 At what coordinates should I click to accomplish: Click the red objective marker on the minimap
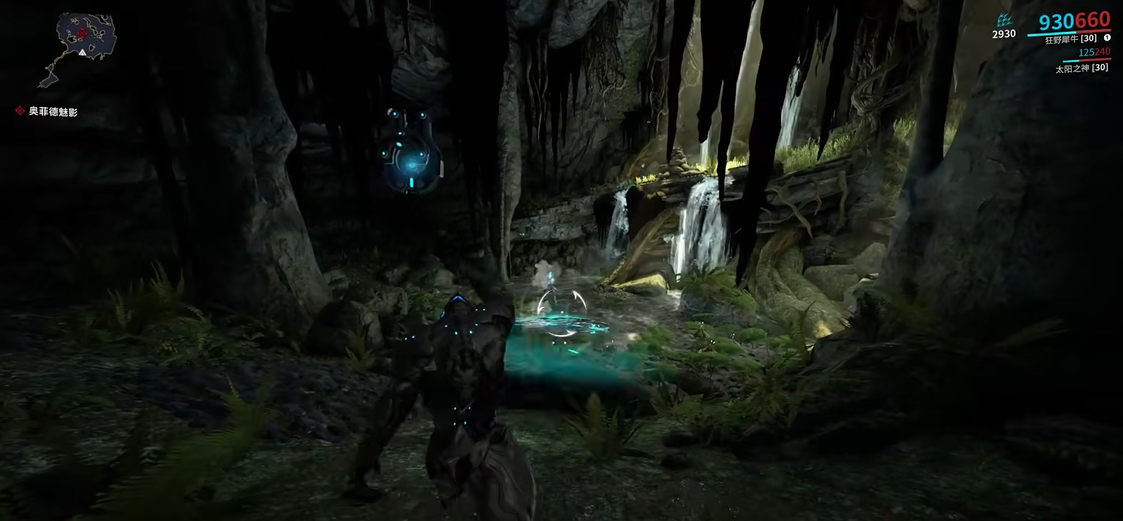[x=82, y=33]
